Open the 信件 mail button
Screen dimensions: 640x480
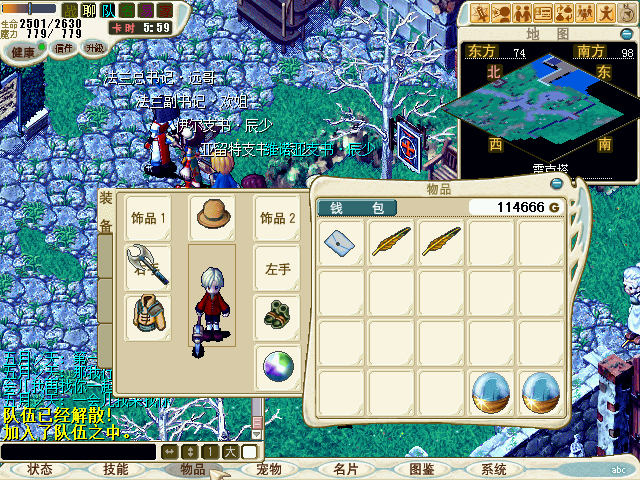point(64,48)
